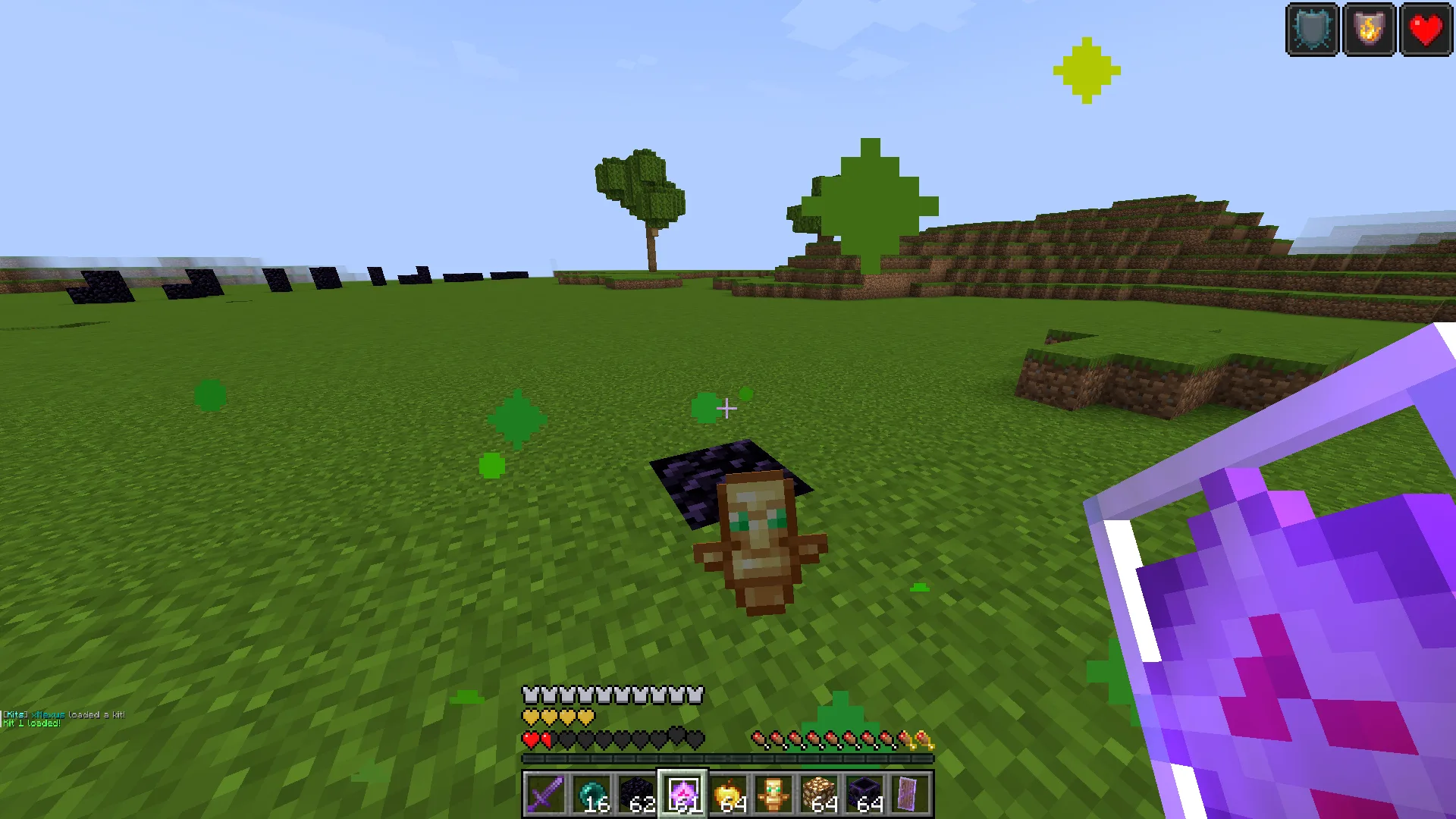
Task: Select the enchanted netherite sword slot
Action: tap(545, 794)
